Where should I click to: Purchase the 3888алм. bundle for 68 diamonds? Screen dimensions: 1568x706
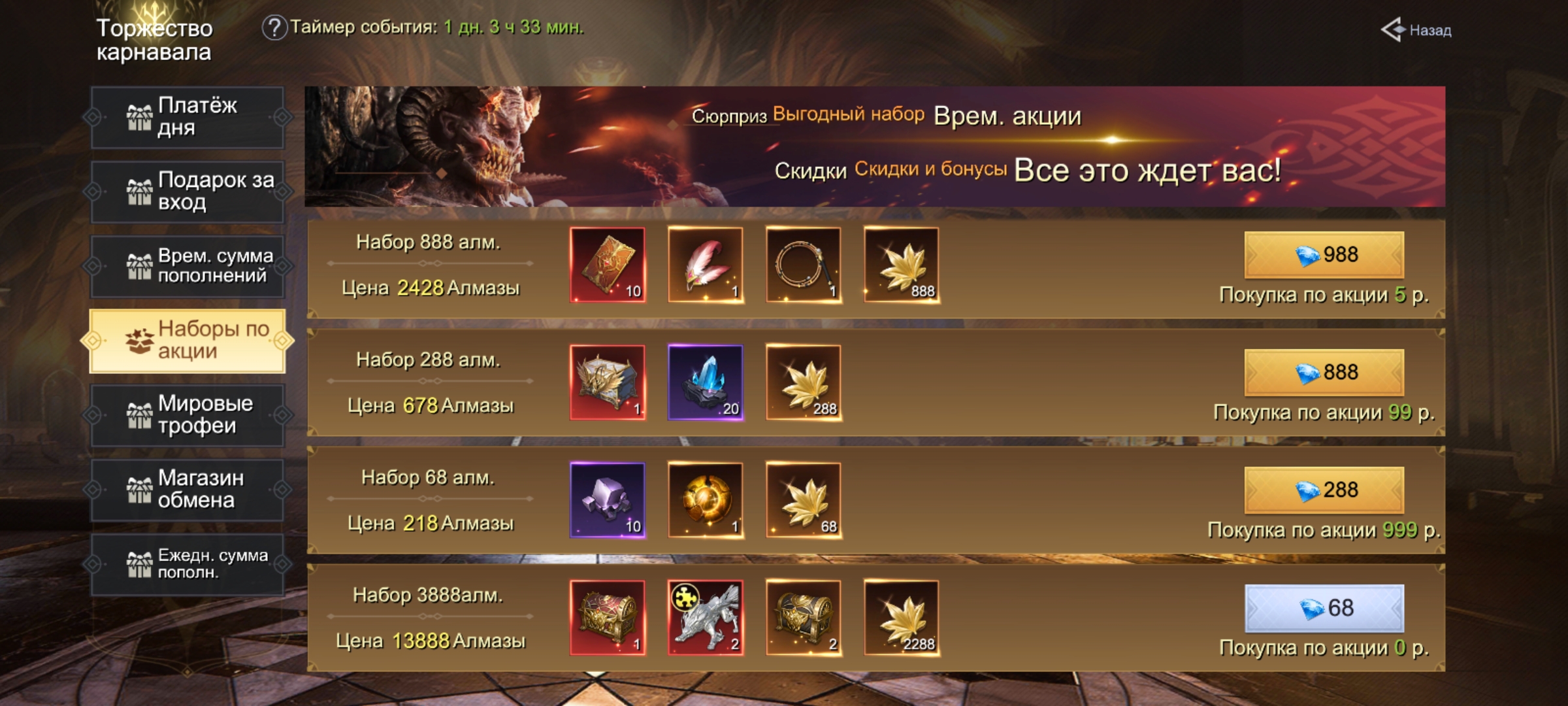click(x=1324, y=609)
